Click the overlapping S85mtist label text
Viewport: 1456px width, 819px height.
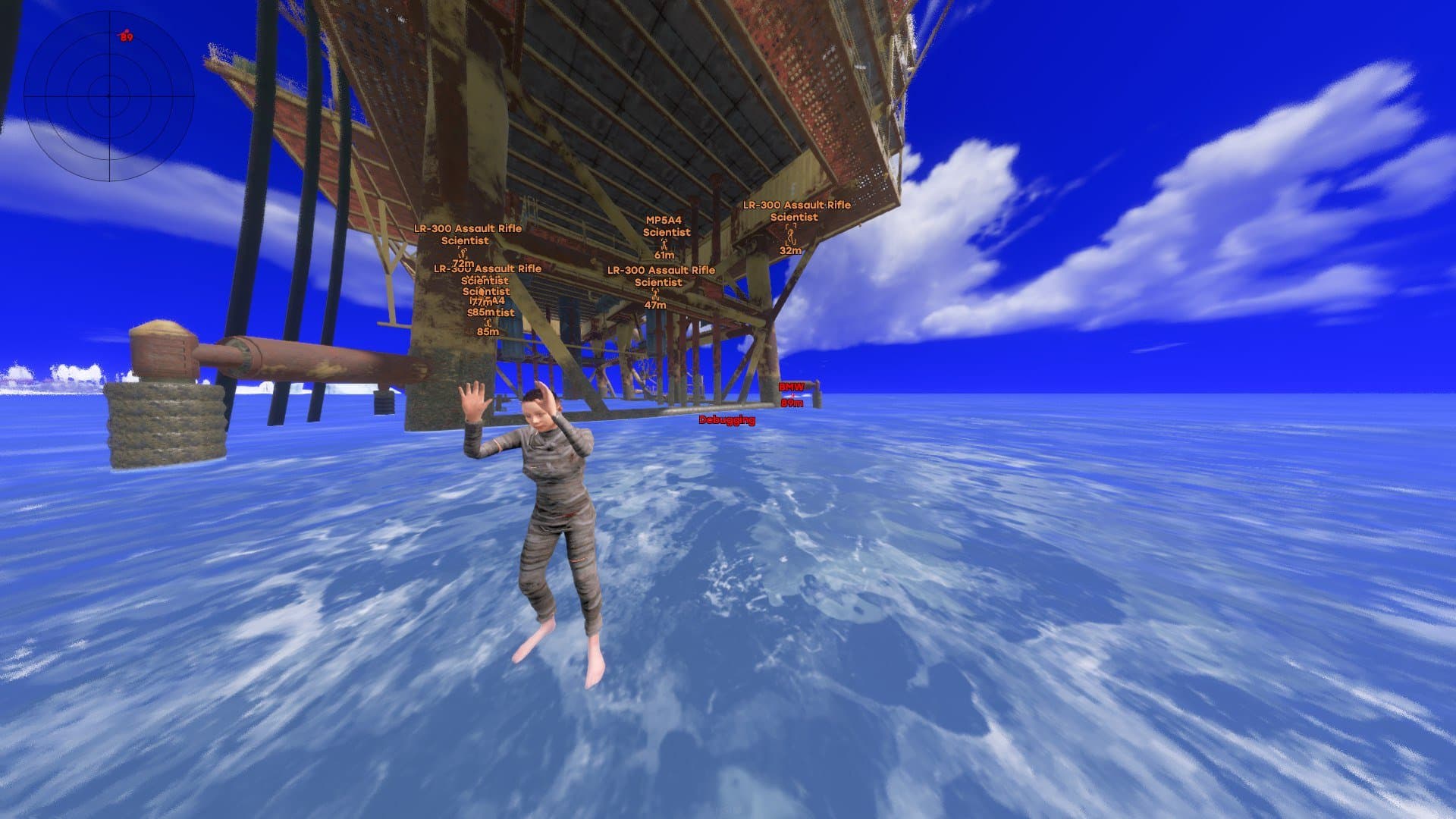[x=491, y=311]
